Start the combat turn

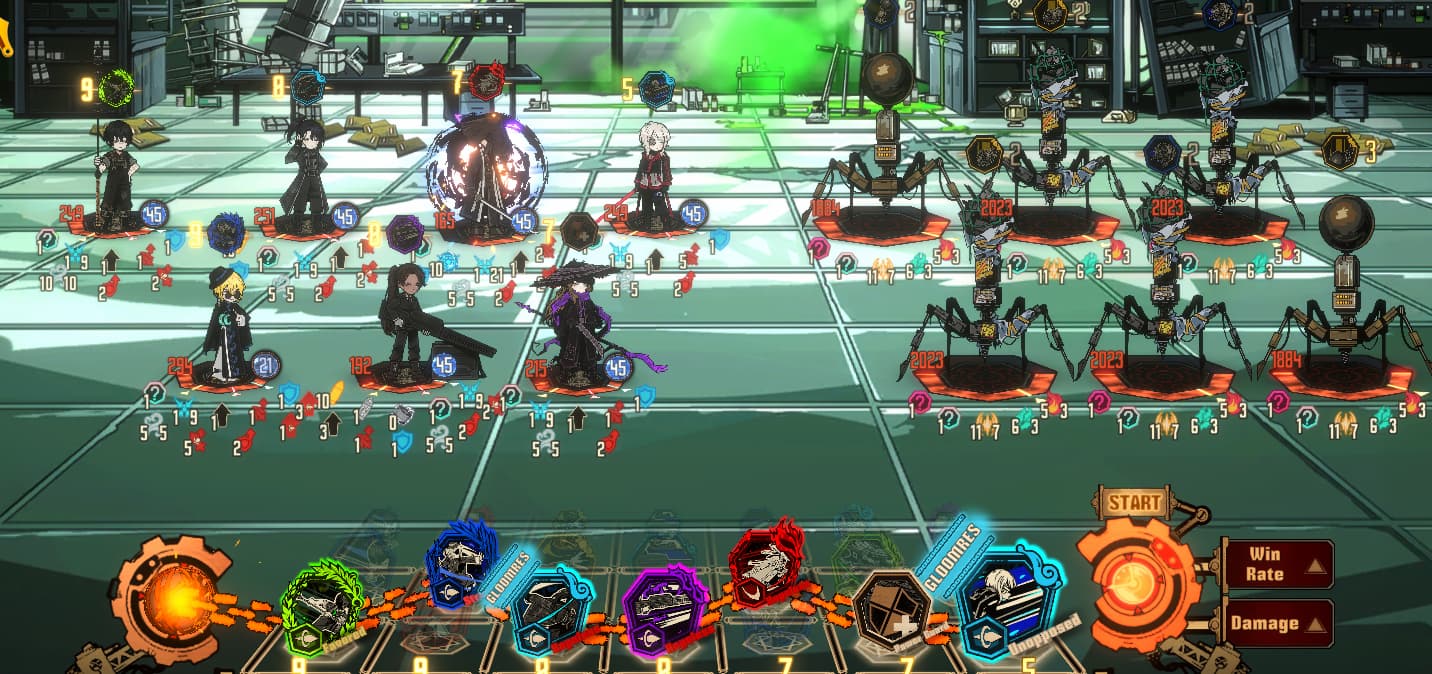point(1135,584)
